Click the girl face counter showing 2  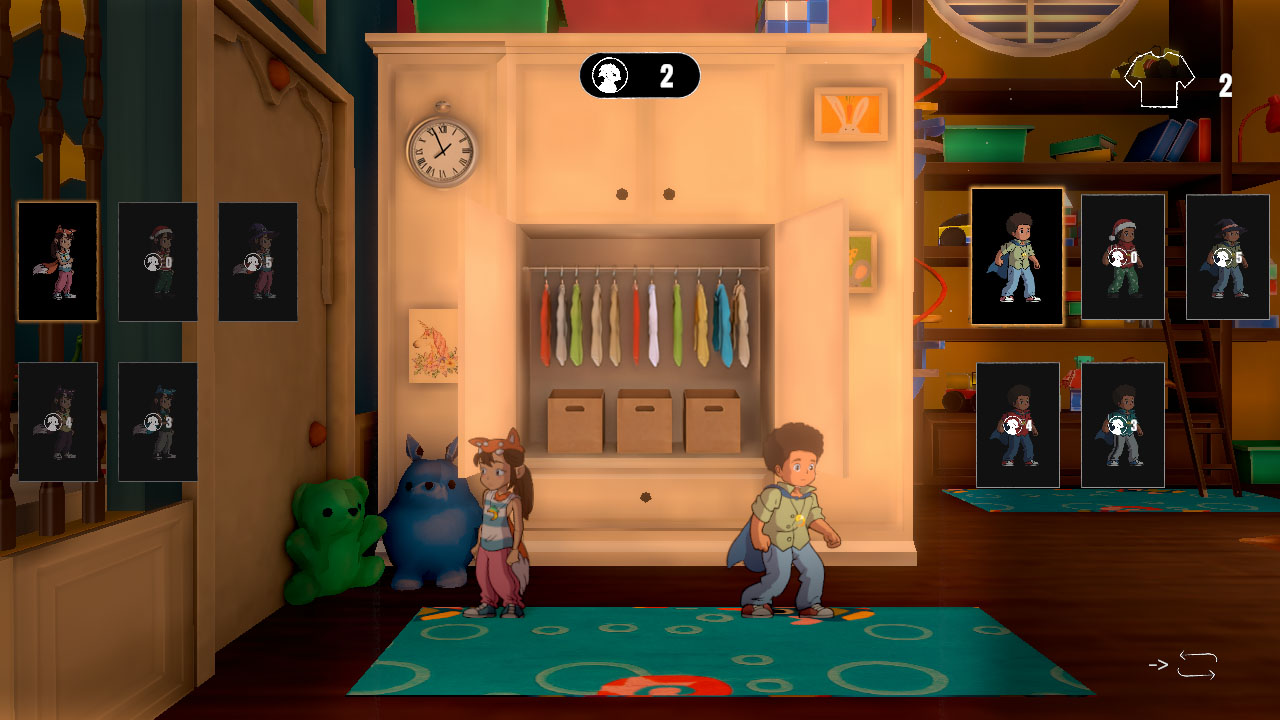pos(637,76)
